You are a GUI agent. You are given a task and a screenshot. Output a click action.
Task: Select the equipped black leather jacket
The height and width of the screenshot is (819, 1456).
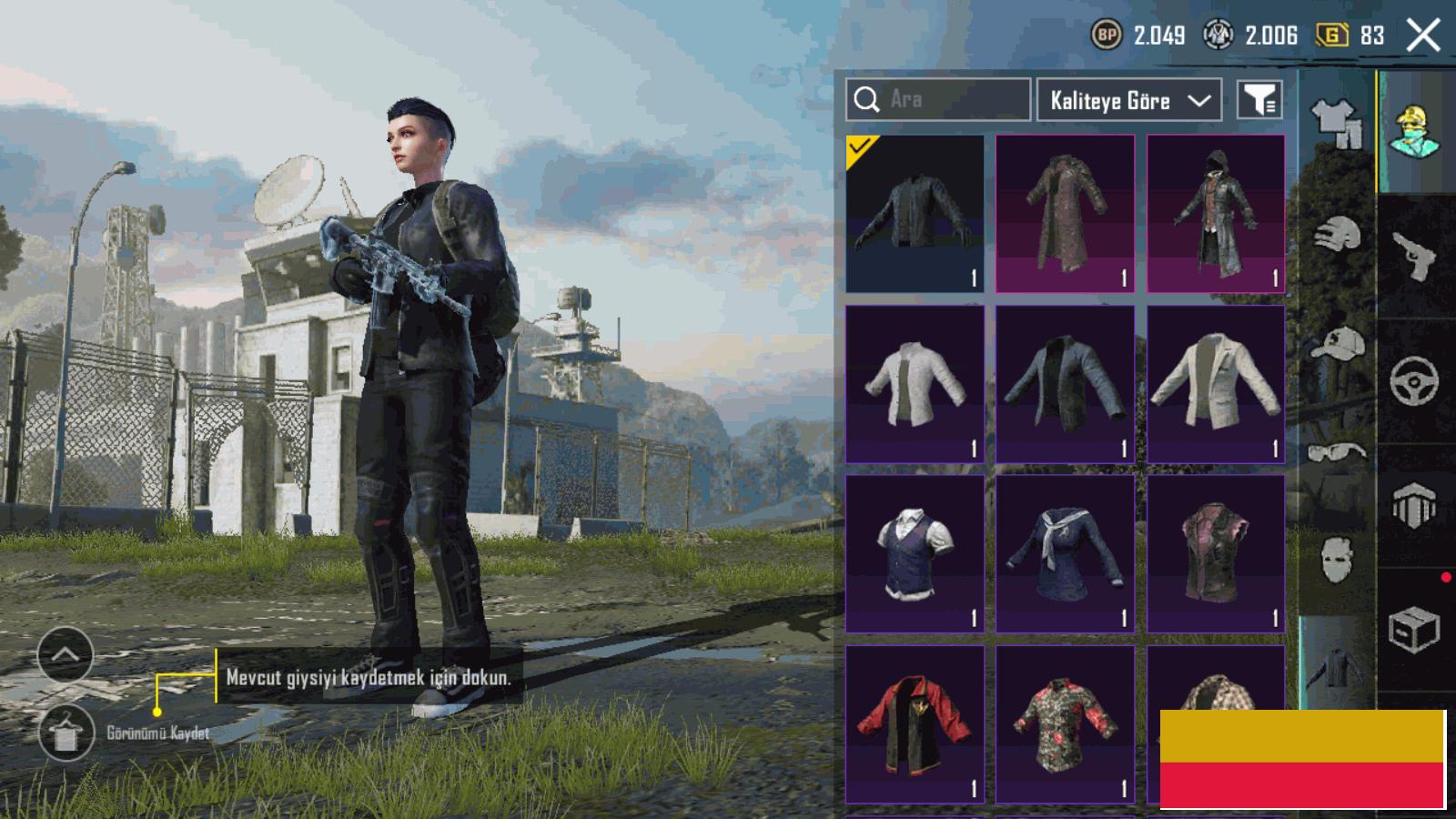click(915, 214)
